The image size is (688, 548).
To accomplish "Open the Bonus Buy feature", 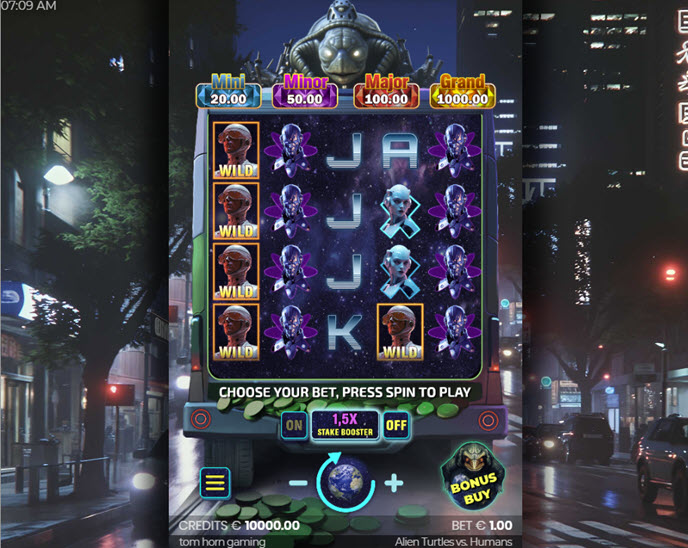I will pos(472,479).
